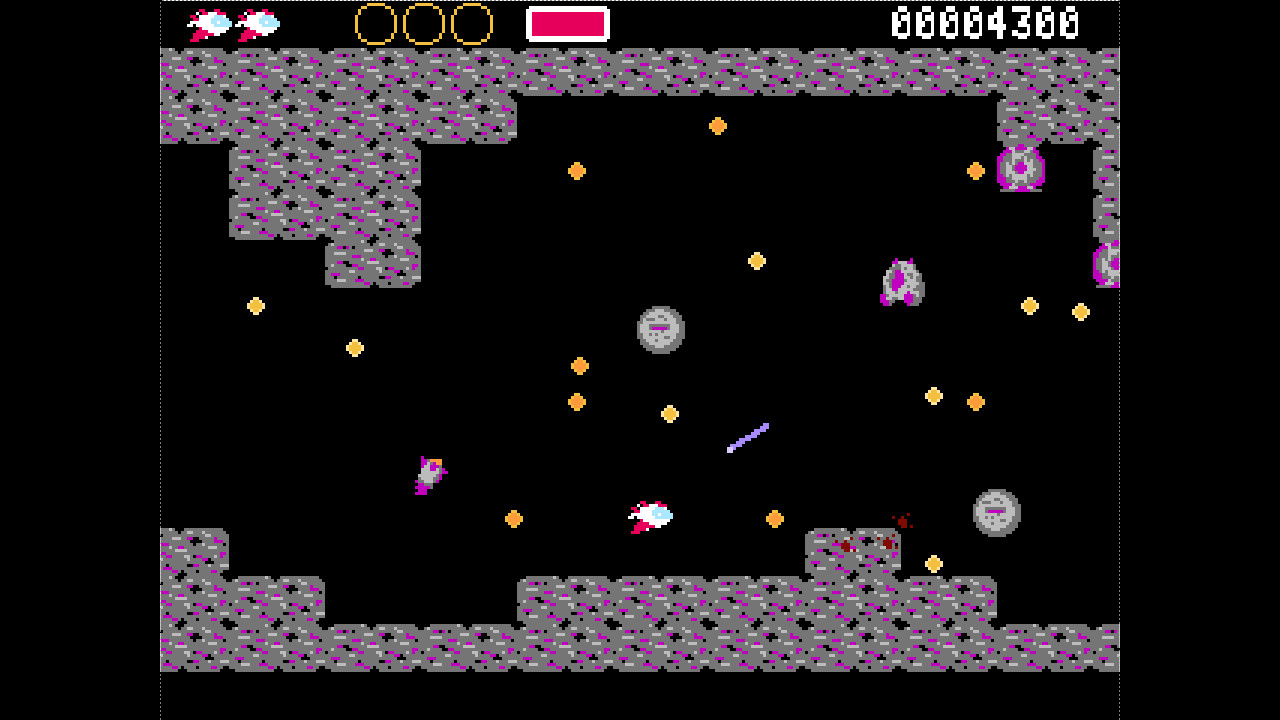This screenshot has height=720, width=1280.
Task: Click the orange diamond near the top center
Action: 718,125
